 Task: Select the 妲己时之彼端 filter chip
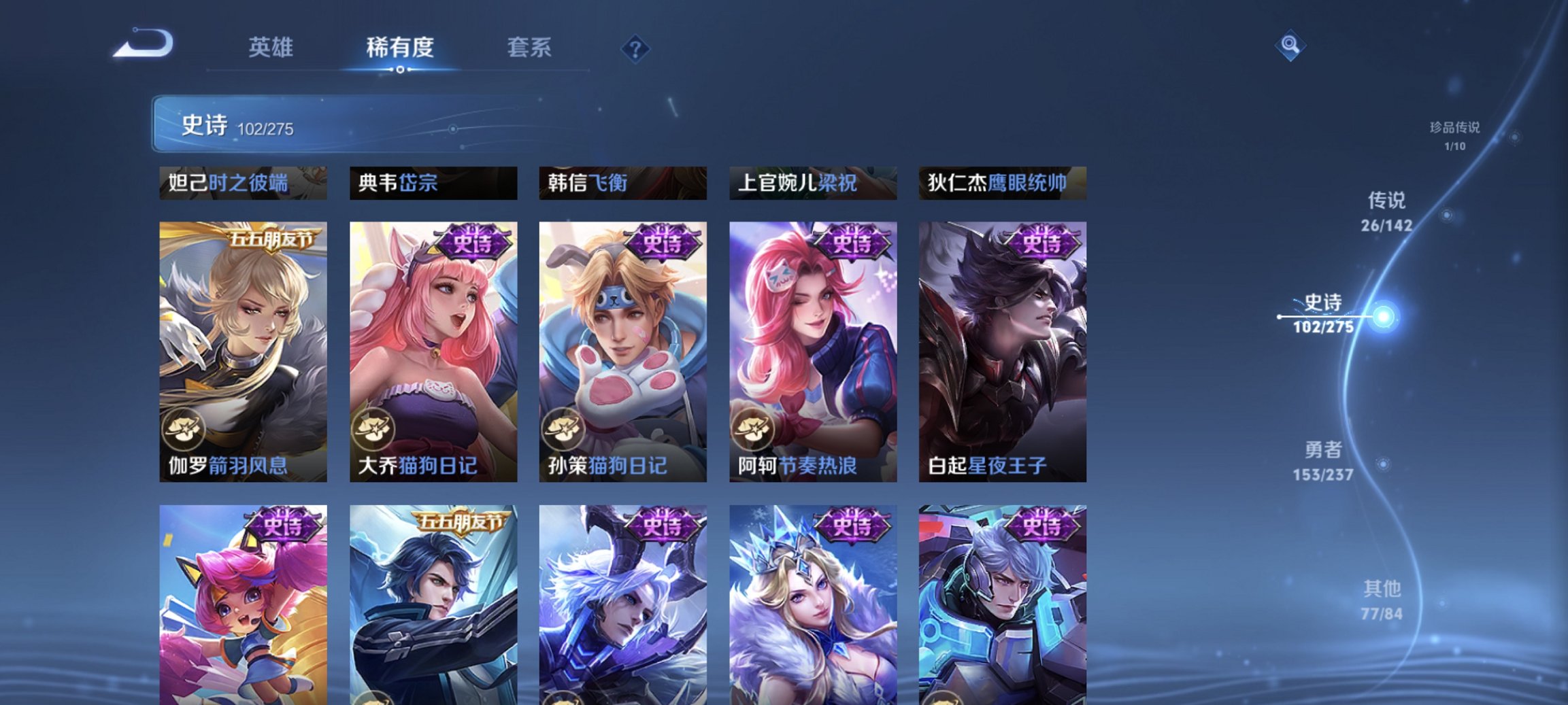(x=239, y=183)
